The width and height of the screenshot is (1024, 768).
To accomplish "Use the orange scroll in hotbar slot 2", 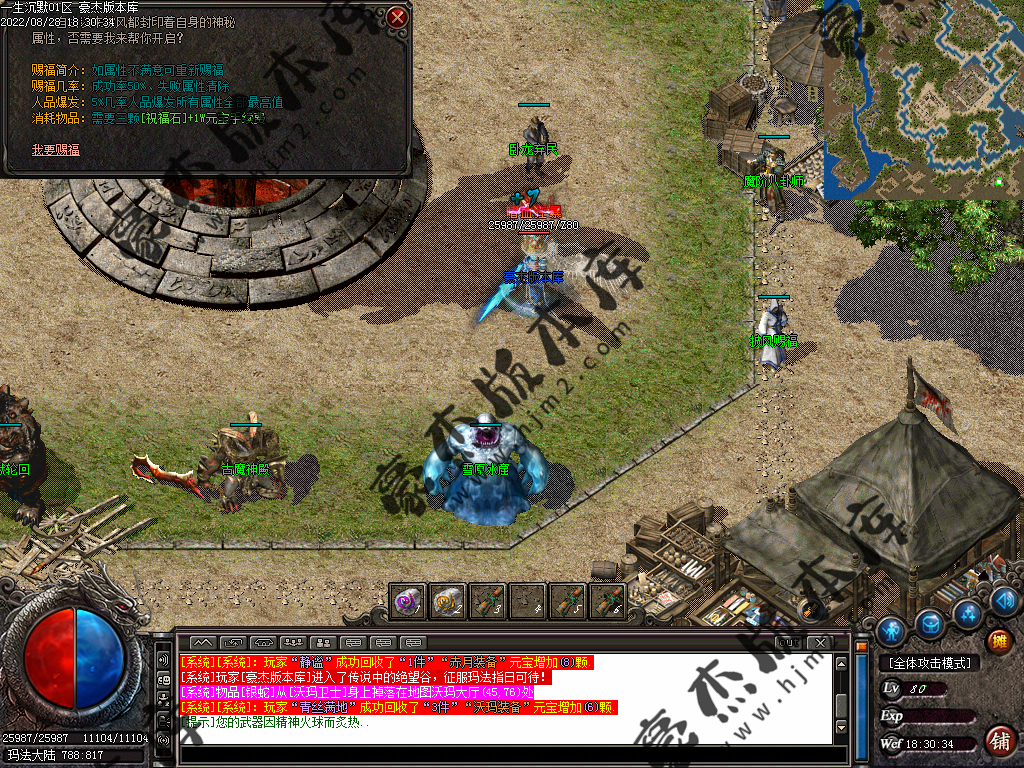I will click(x=448, y=601).
